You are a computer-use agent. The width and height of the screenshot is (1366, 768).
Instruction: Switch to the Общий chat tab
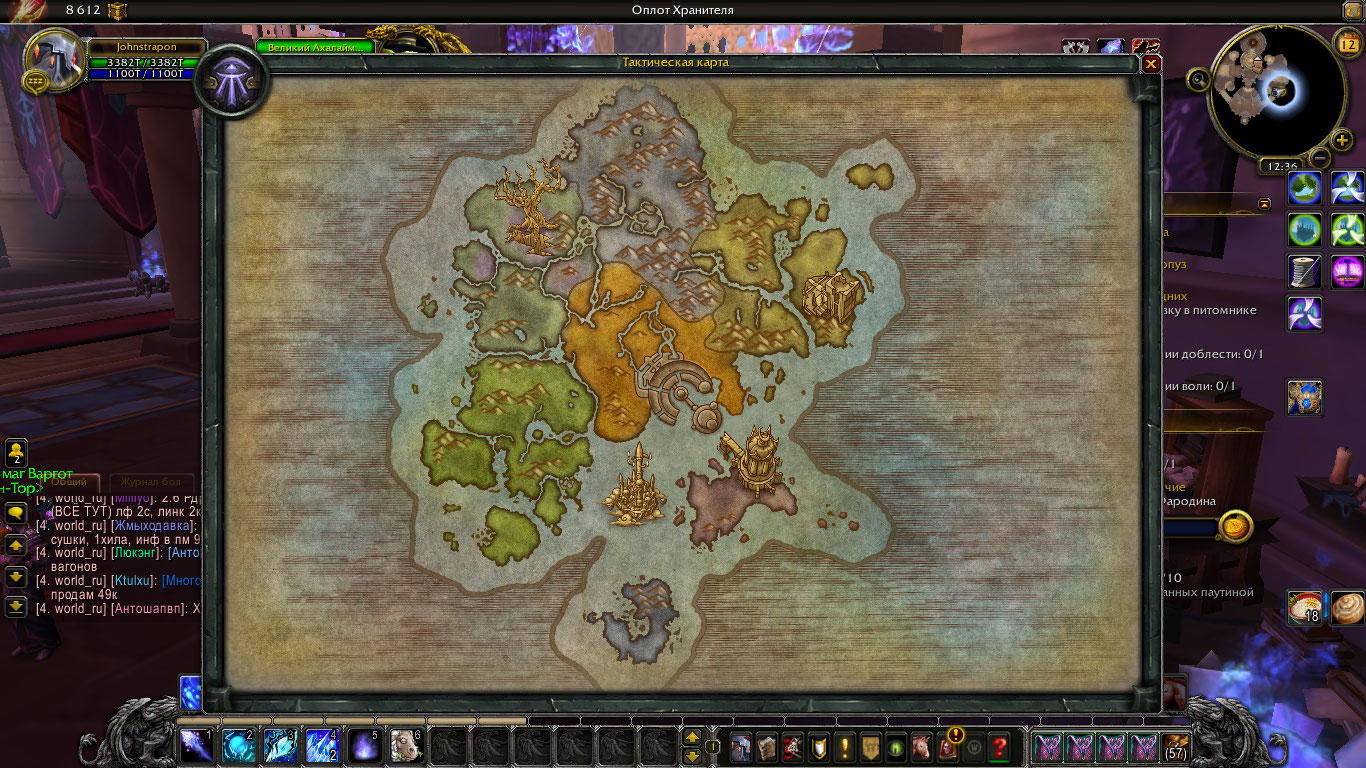pyautogui.click(x=68, y=481)
